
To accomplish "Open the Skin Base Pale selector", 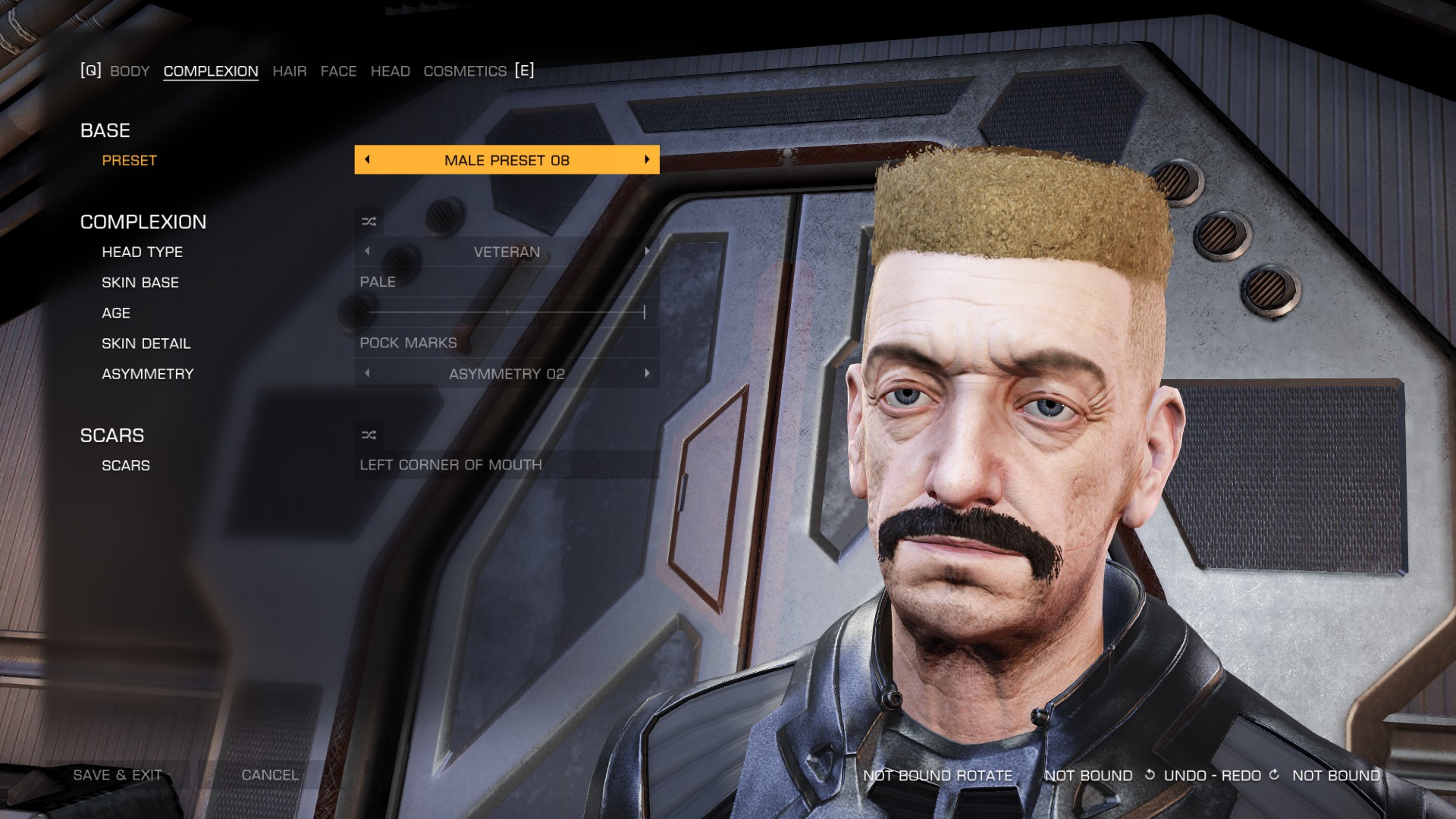I will [x=506, y=282].
